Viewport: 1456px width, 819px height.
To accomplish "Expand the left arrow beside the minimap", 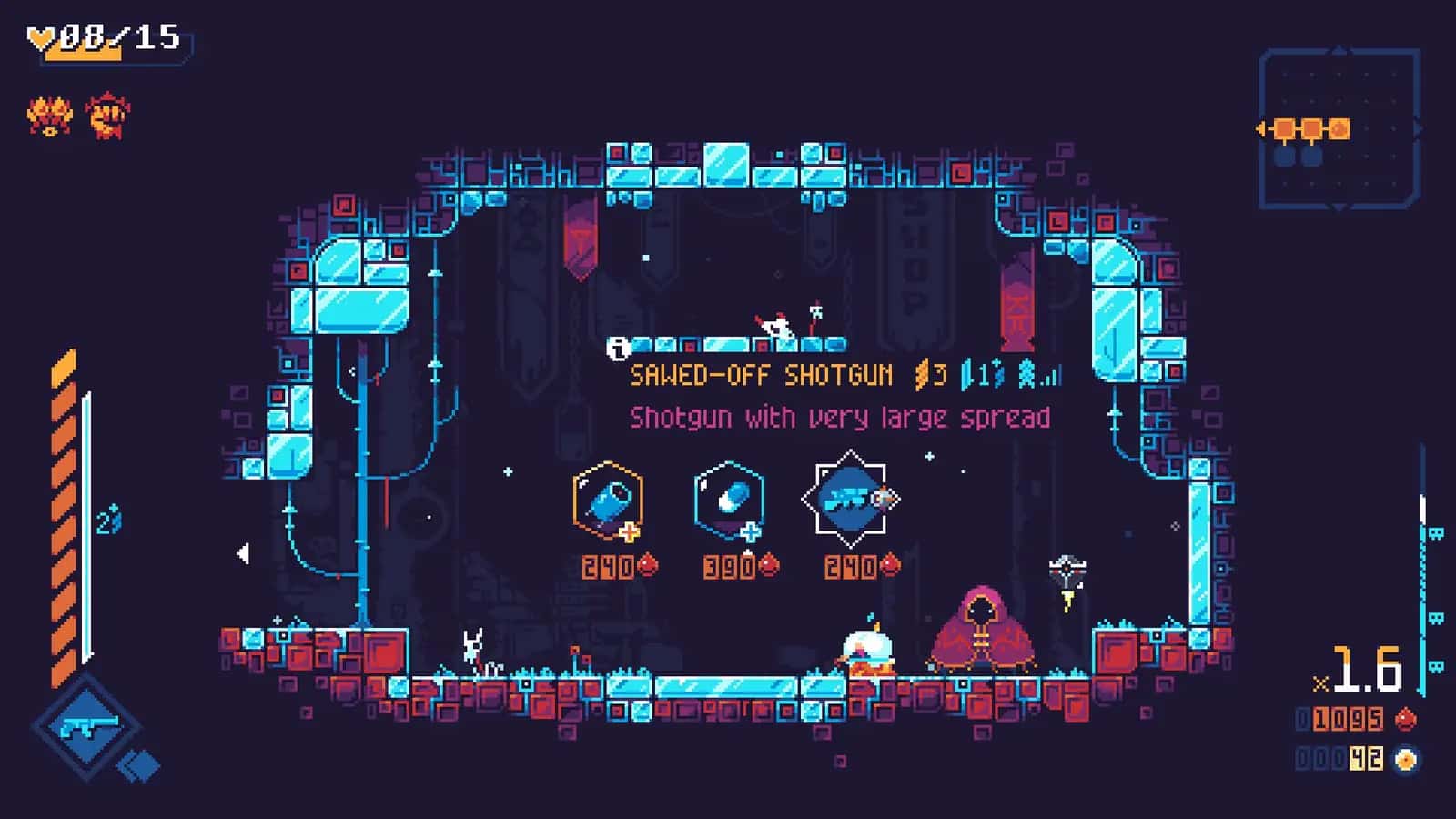I will point(1259,127).
